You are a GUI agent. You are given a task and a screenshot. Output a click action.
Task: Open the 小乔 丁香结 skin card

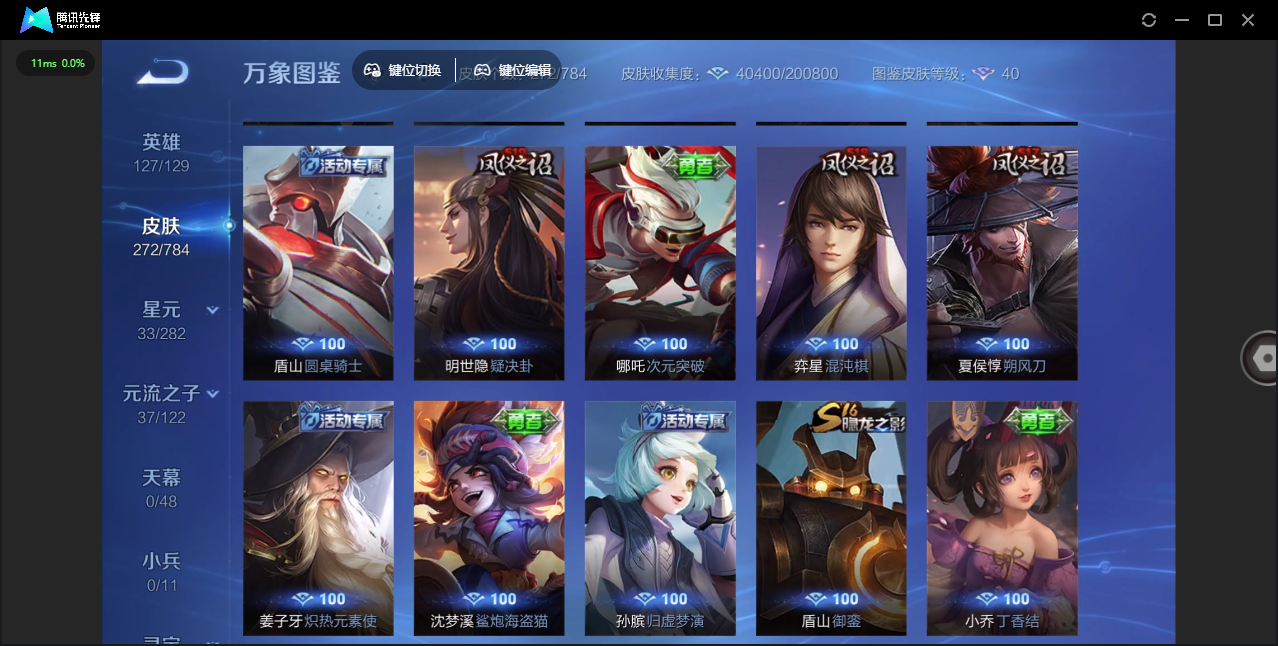click(x=1002, y=518)
